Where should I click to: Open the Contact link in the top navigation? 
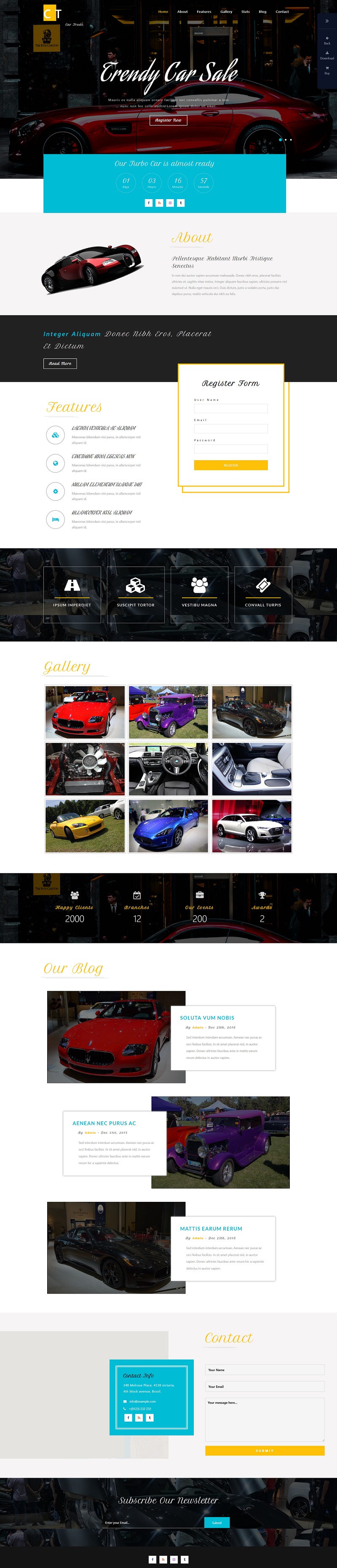(x=282, y=11)
